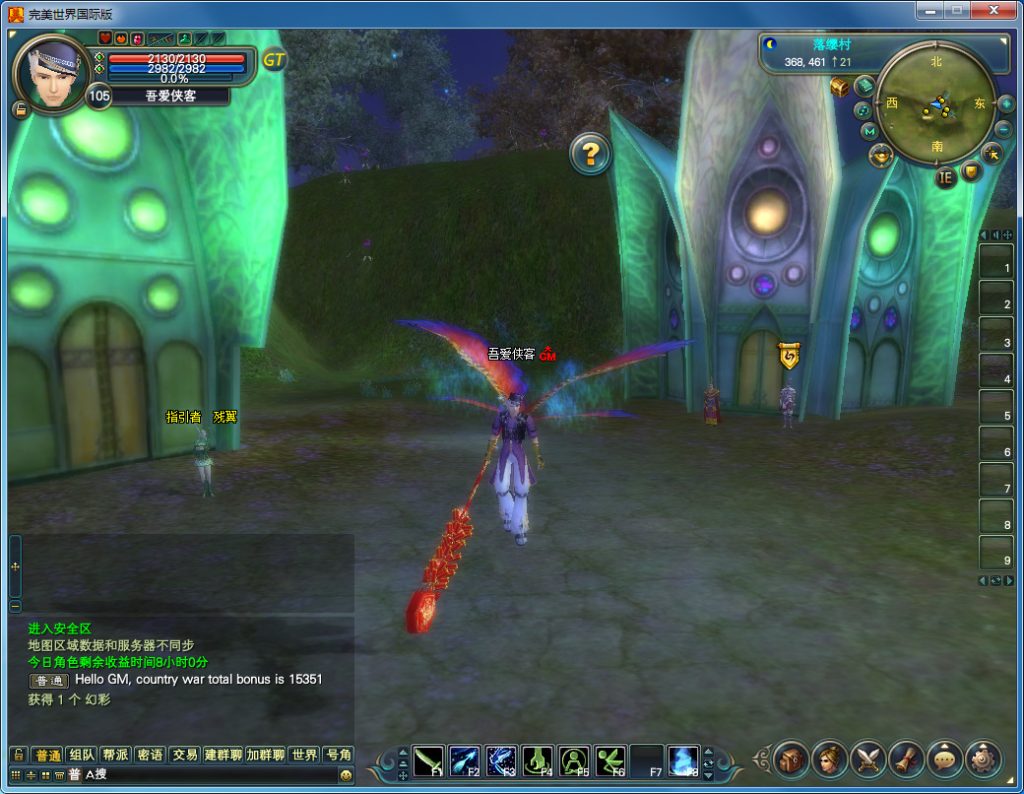Click the player portrait in the corner
This screenshot has height=794, width=1024.
(x=52, y=72)
